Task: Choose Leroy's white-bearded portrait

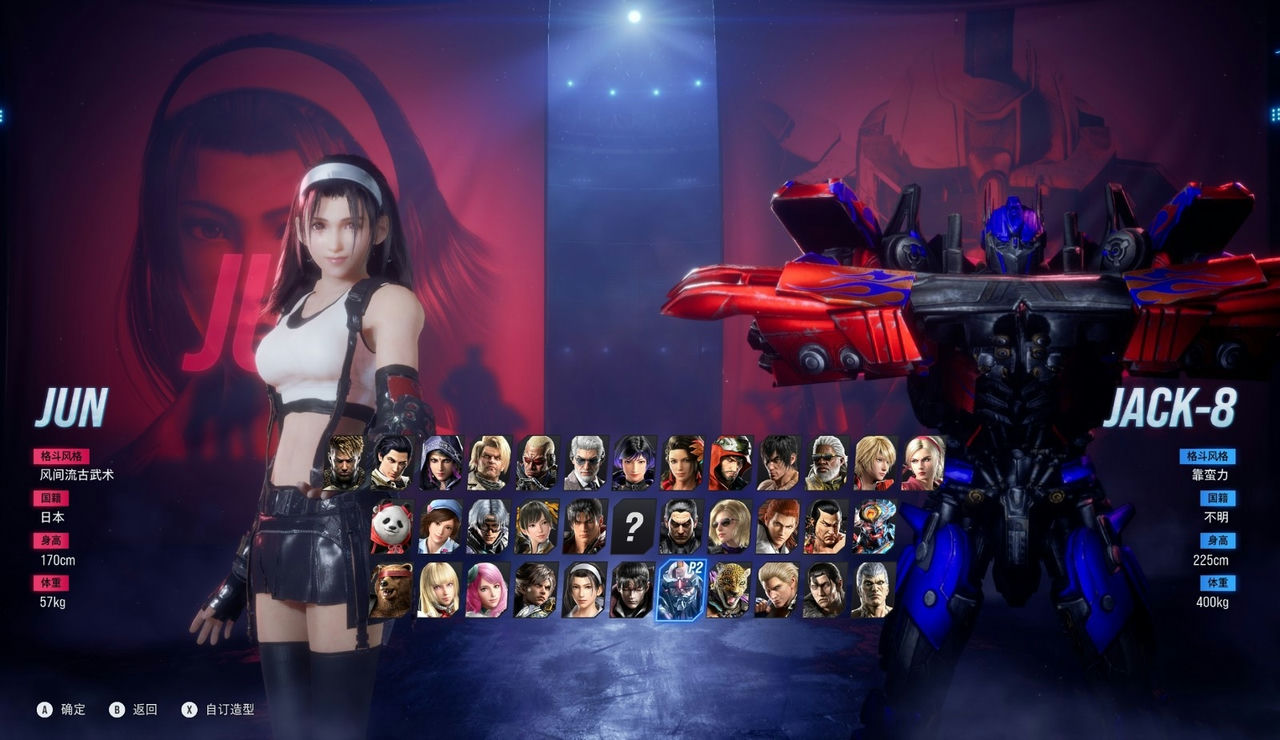Action: [x=829, y=461]
